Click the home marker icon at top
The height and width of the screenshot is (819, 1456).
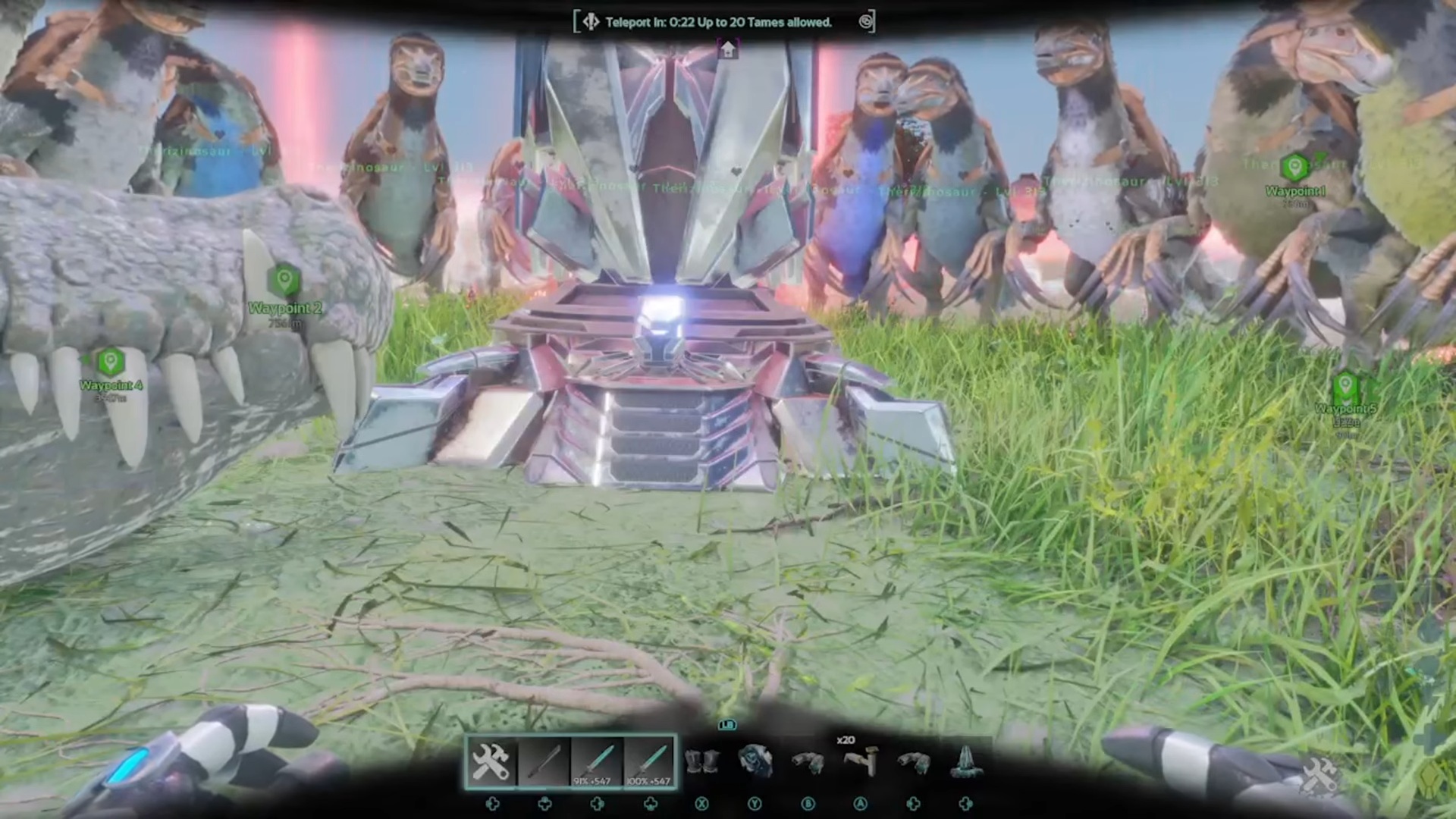[728, 50]
